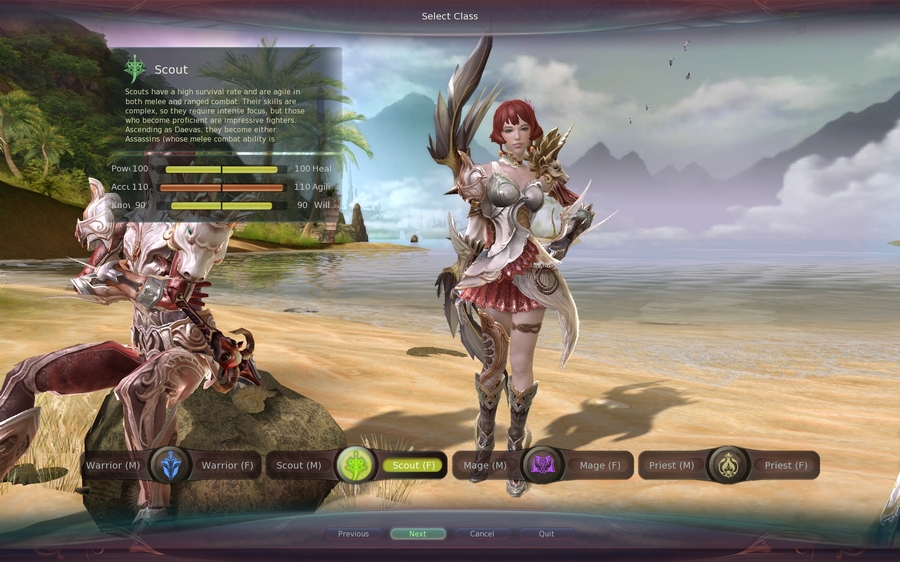Screen dimensions: 900x562
Task: Quit the game
Action: tap(546, 534)
